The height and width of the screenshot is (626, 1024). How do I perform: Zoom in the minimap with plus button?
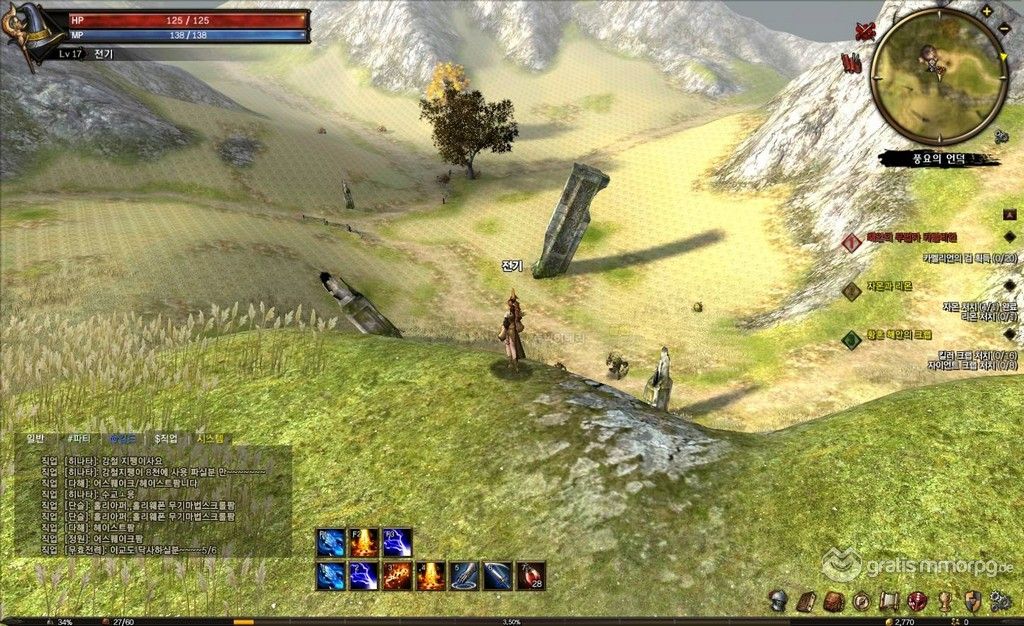(988, 12)
